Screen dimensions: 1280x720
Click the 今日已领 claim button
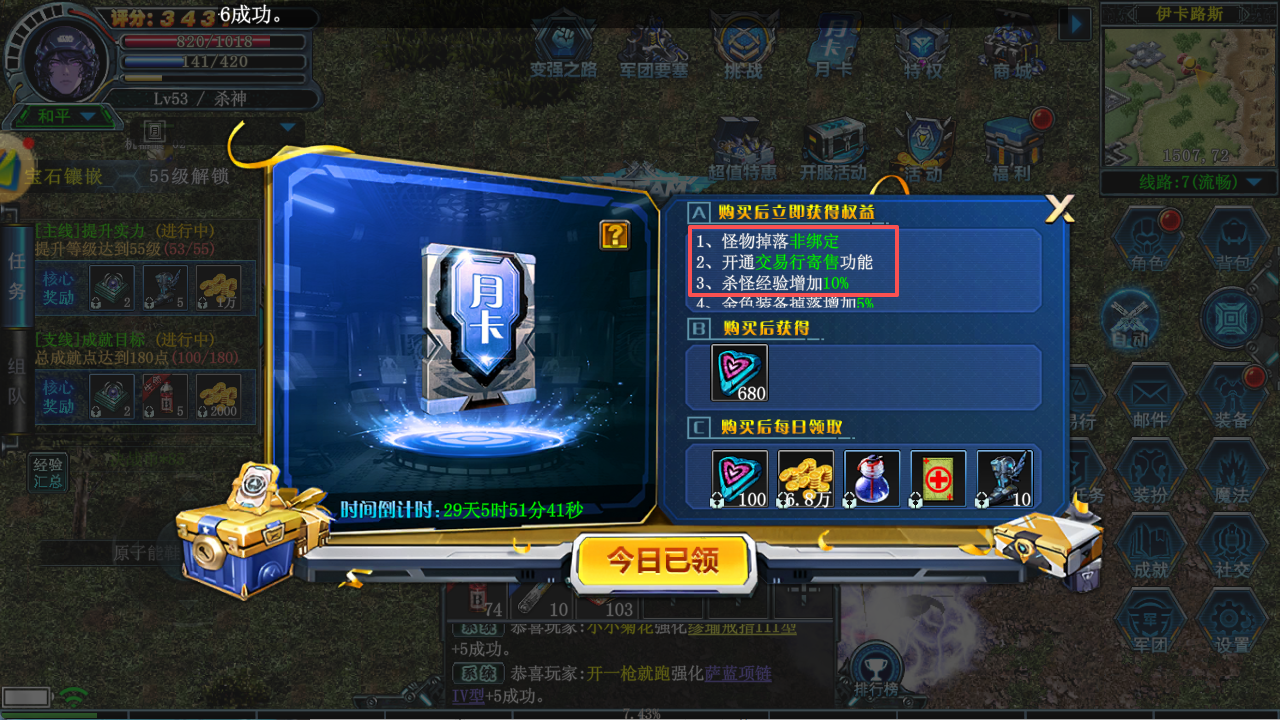(662, 560)
